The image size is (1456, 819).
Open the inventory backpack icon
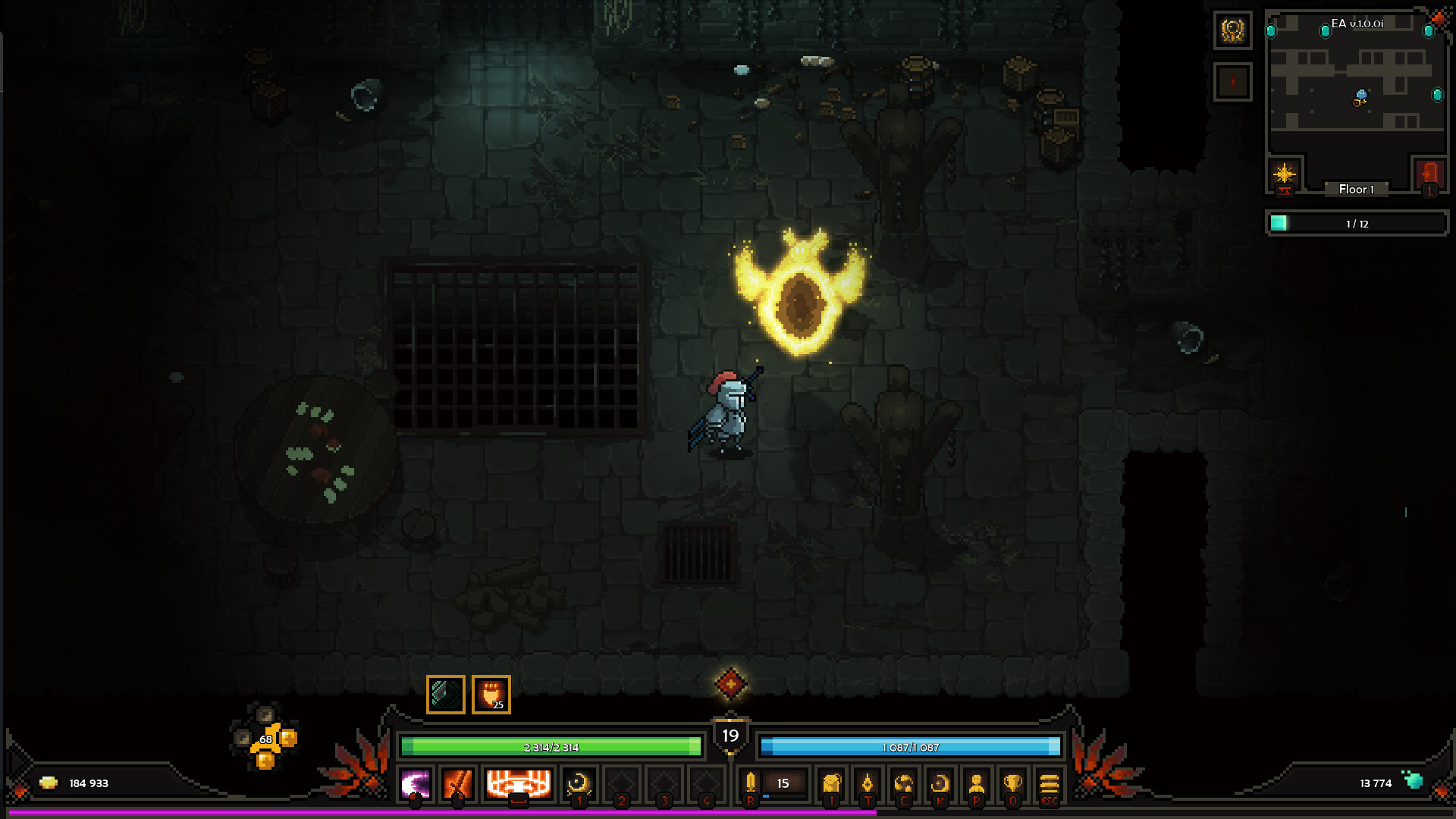coord(832,783)
